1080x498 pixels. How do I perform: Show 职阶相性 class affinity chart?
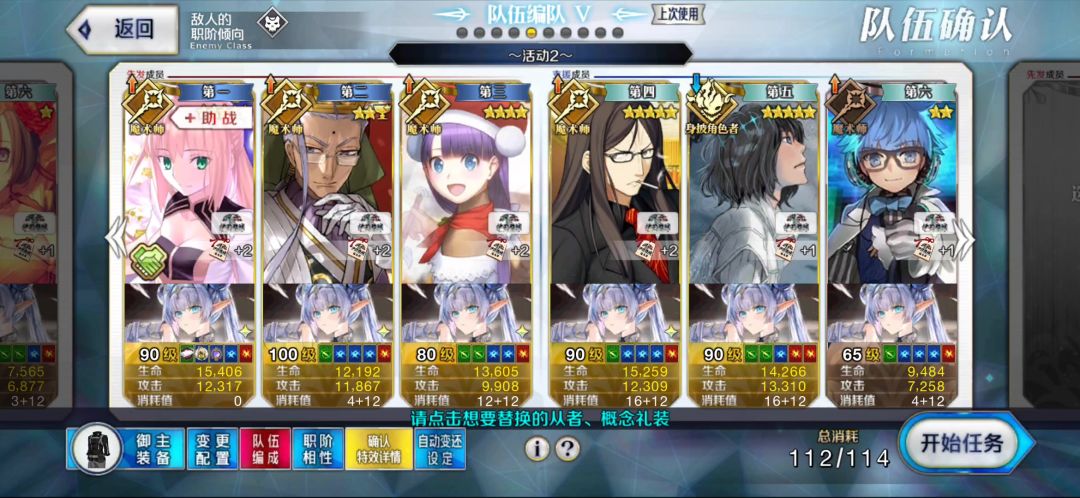(x=318, y=449)
